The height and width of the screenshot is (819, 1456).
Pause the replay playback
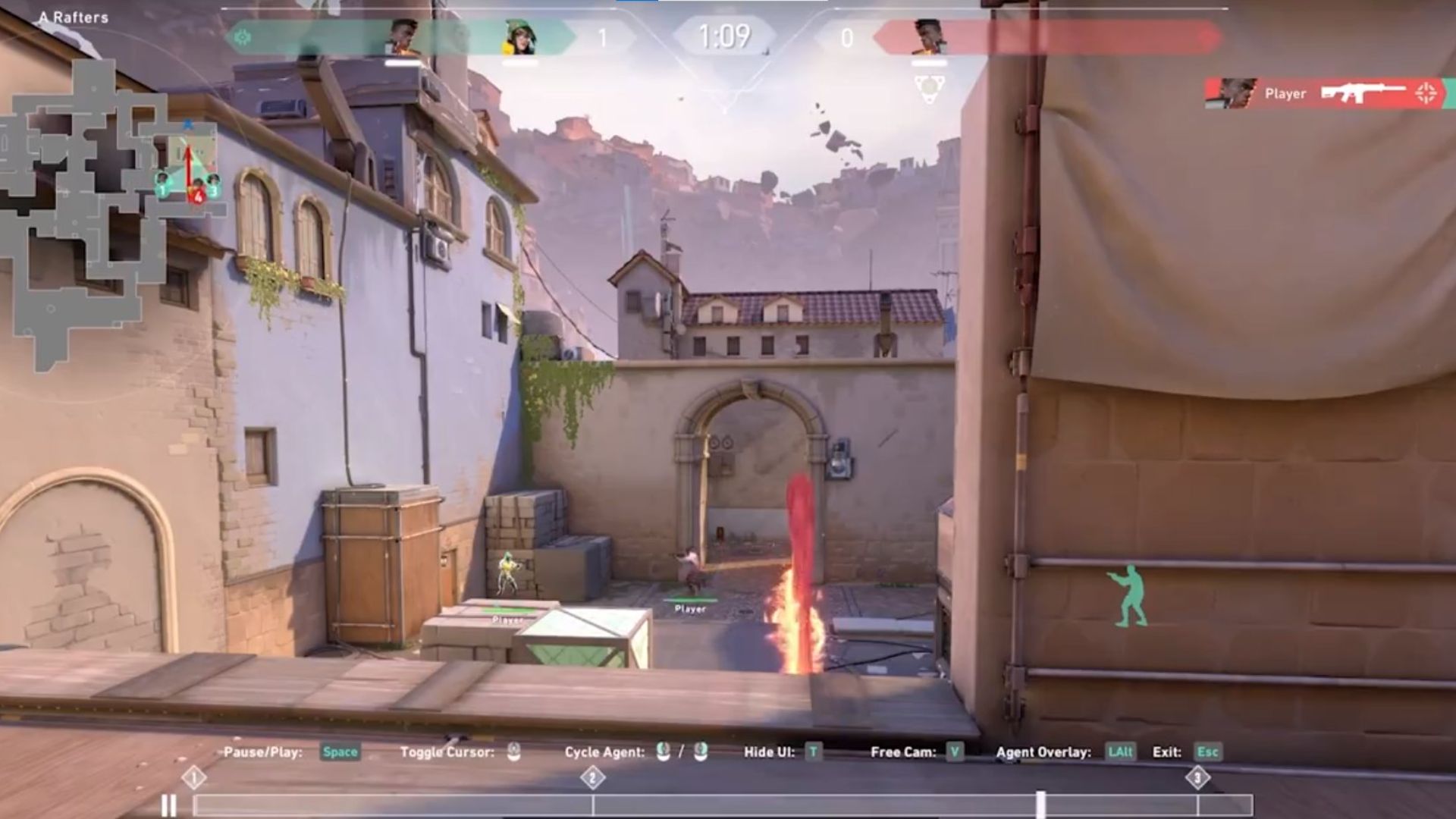click(x=168, y=805)
